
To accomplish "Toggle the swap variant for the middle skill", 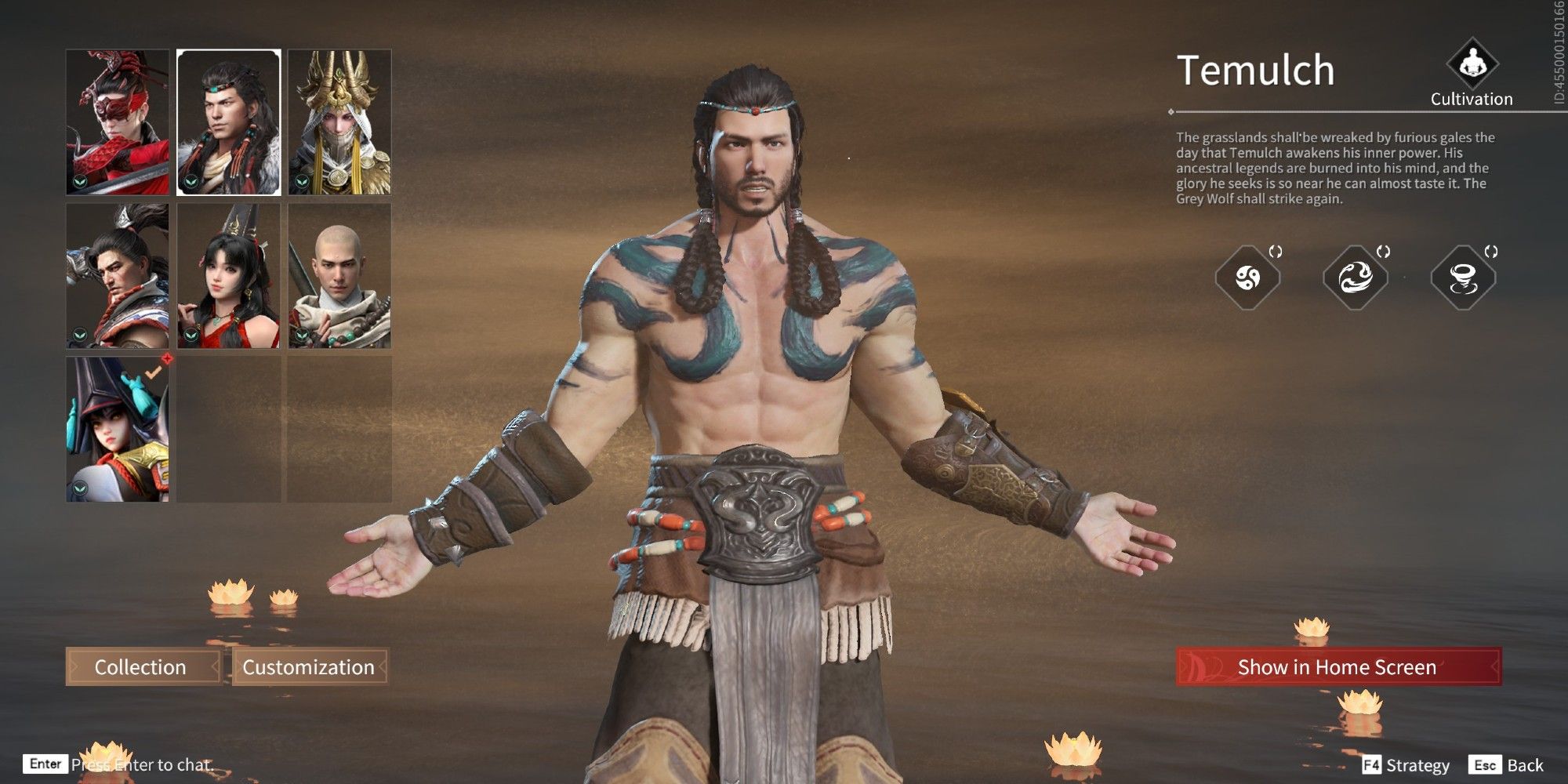I will coord(1382,251).
